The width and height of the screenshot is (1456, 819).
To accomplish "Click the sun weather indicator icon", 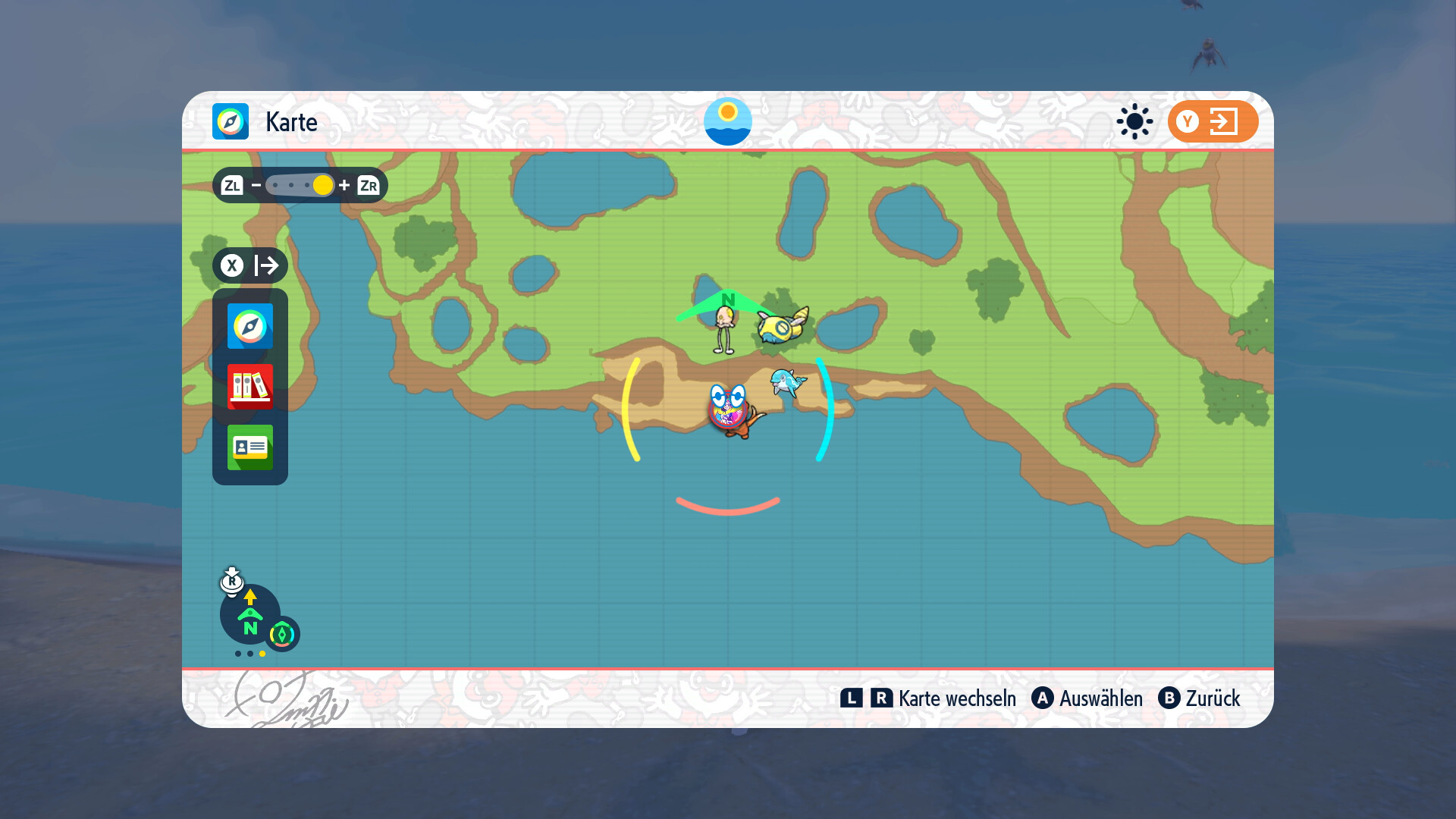I will [x=1134, y=121].
